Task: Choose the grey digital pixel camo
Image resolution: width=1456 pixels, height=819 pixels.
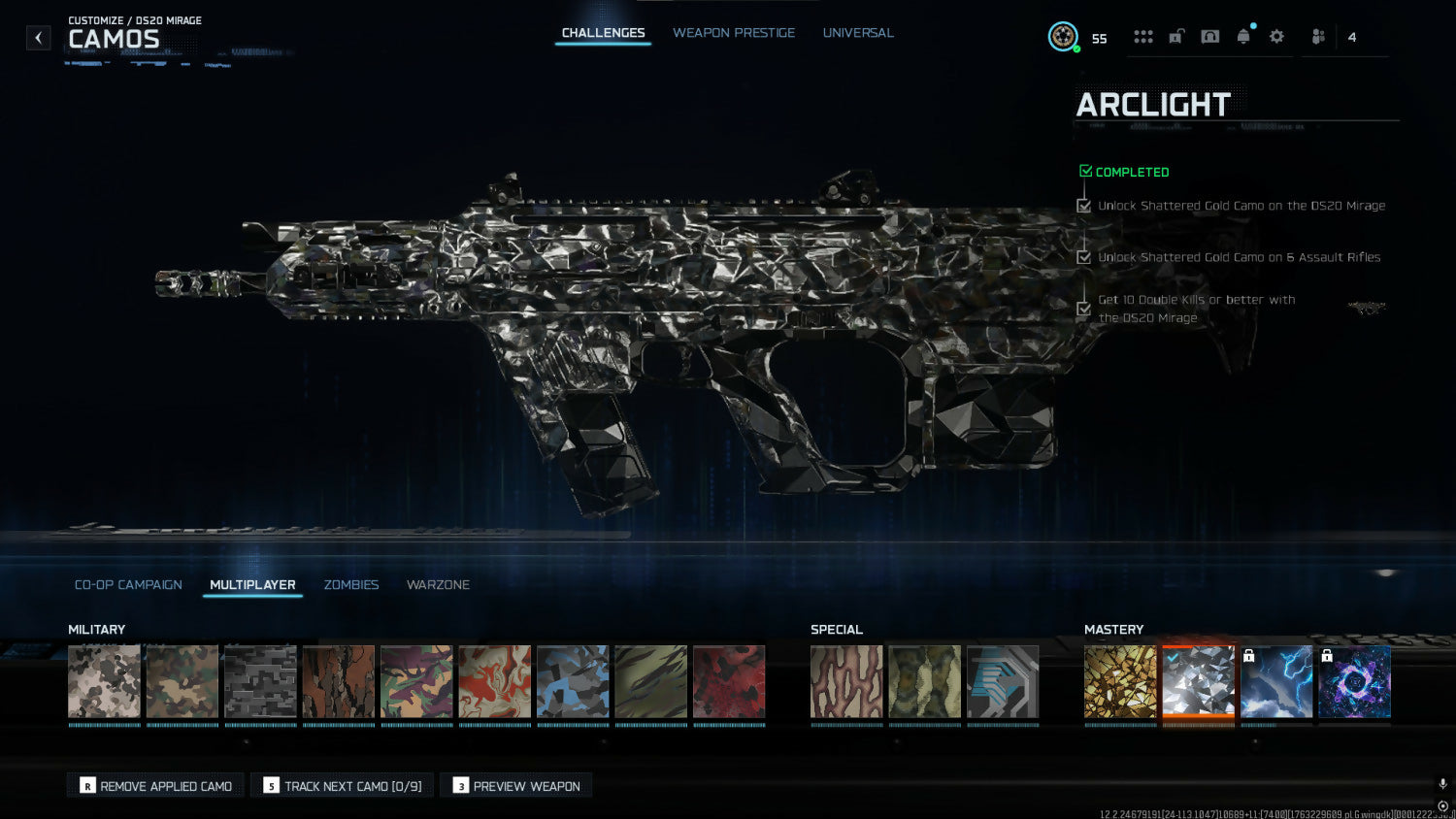Action: pos(260,682)
